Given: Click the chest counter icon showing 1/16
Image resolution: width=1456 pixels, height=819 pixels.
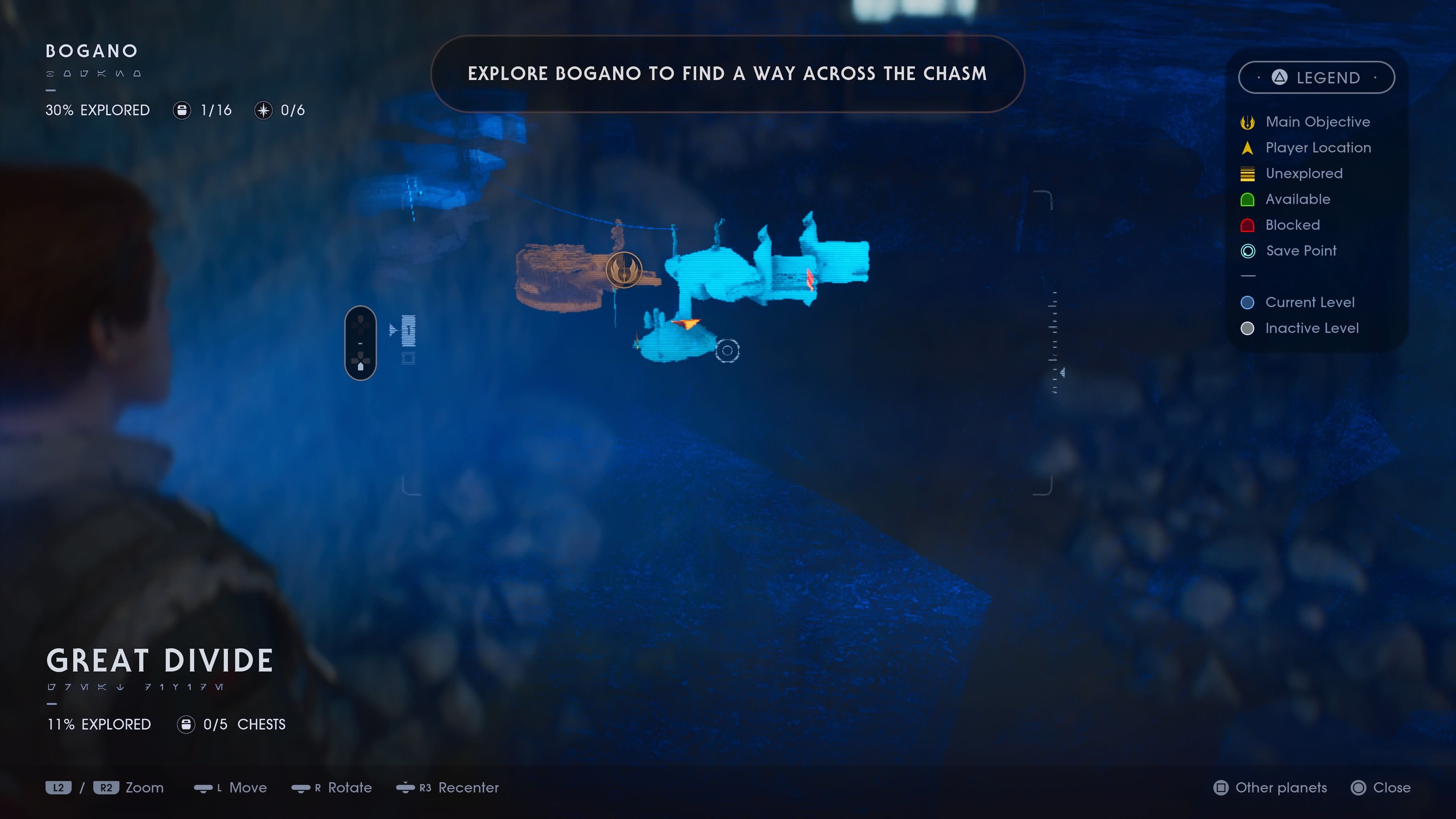Looking at the screenshot, I should 182,110.
